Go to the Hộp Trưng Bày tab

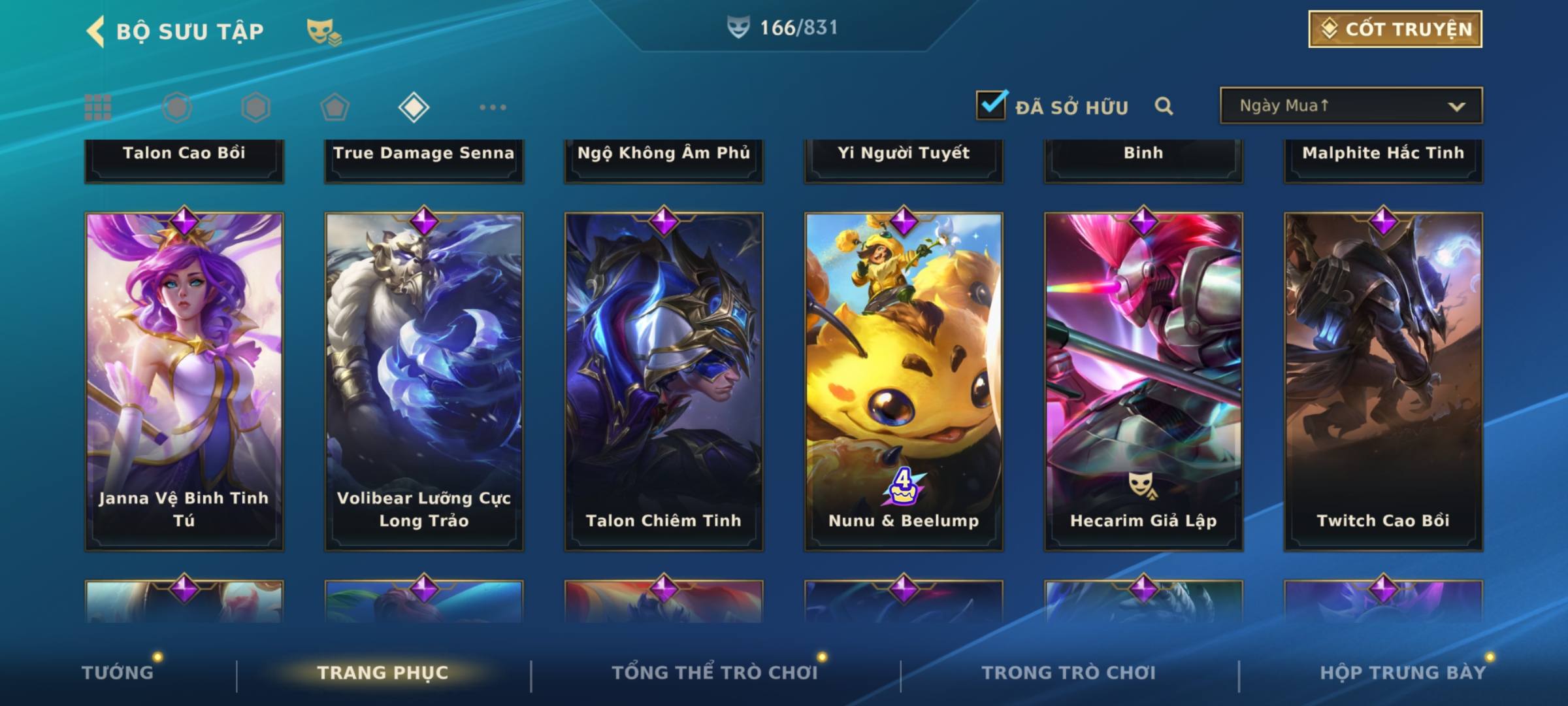[1403, 673]
